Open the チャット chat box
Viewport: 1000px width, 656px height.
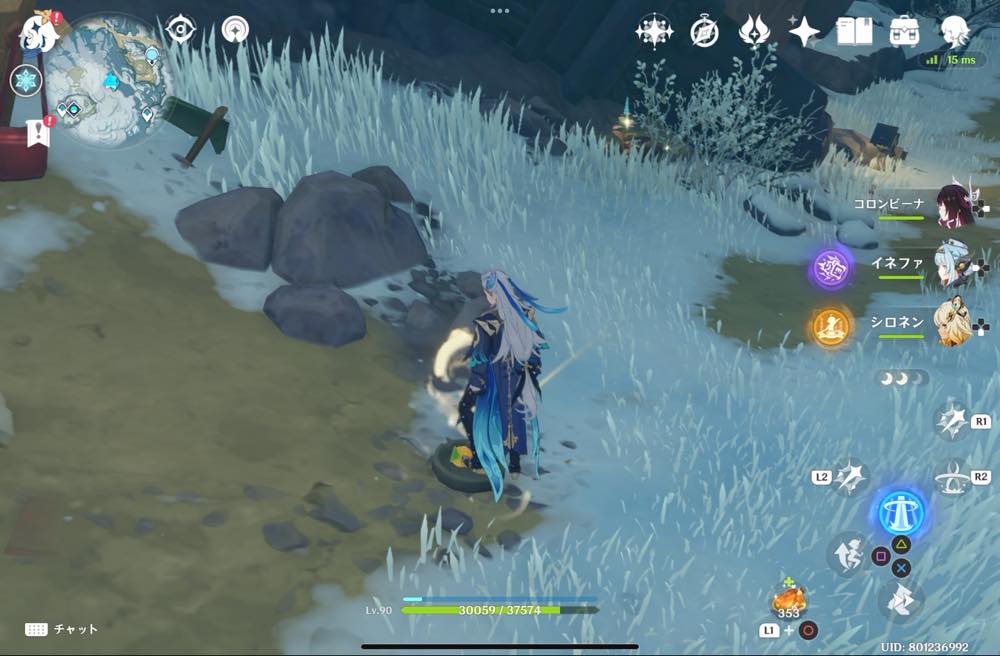[62, 629]
